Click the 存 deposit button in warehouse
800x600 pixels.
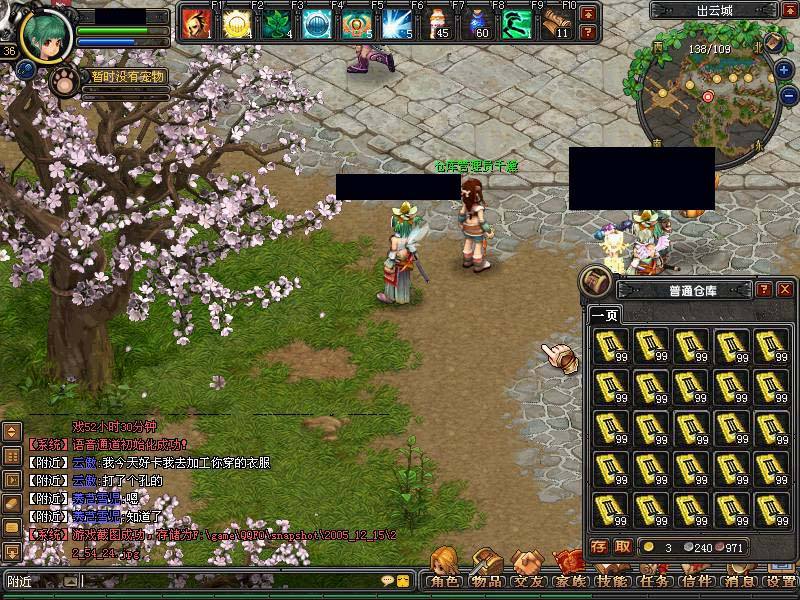[x=598, y=546]
